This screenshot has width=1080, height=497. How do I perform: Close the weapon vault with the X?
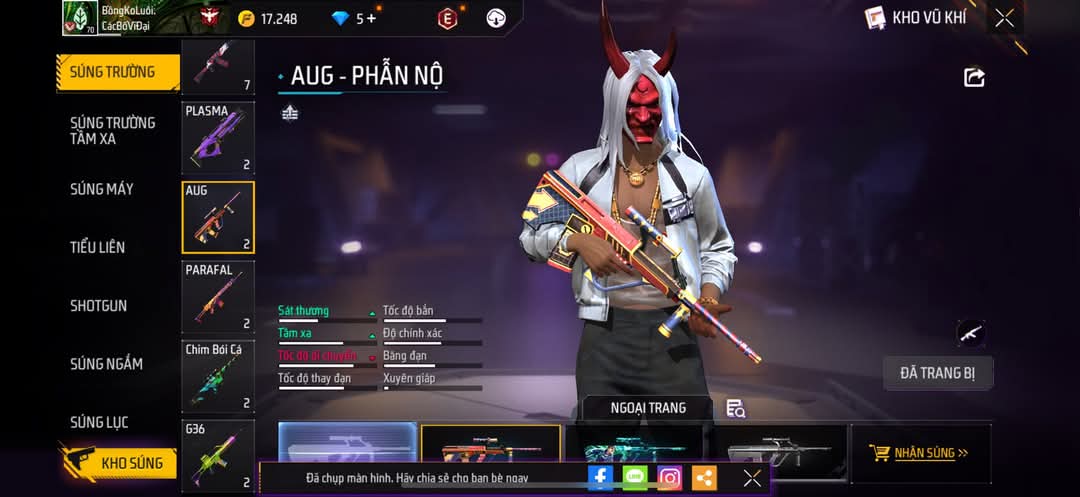click(x=1004, y=18)
